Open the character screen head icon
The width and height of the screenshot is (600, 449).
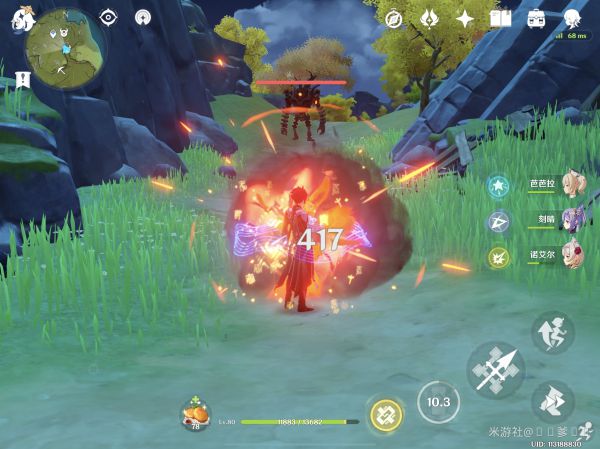572,18
